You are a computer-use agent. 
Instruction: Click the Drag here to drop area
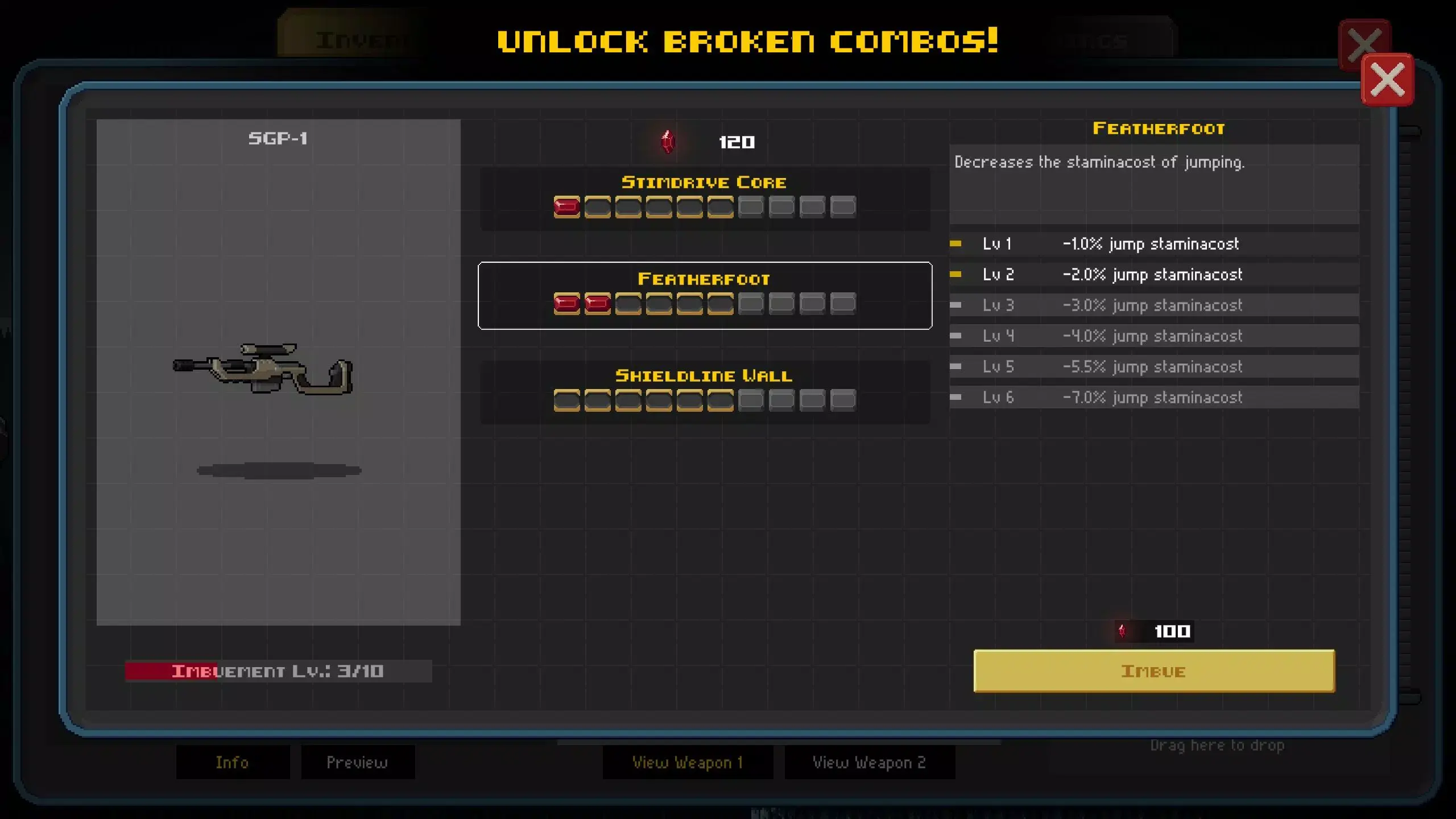click(1218, 745)
